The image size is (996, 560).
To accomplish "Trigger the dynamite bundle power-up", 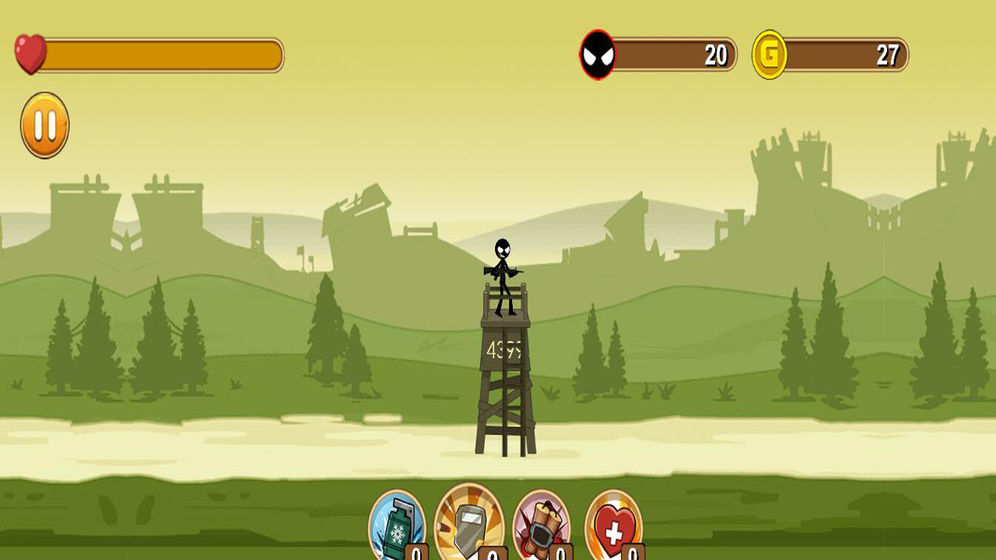I will coord(541,523).
